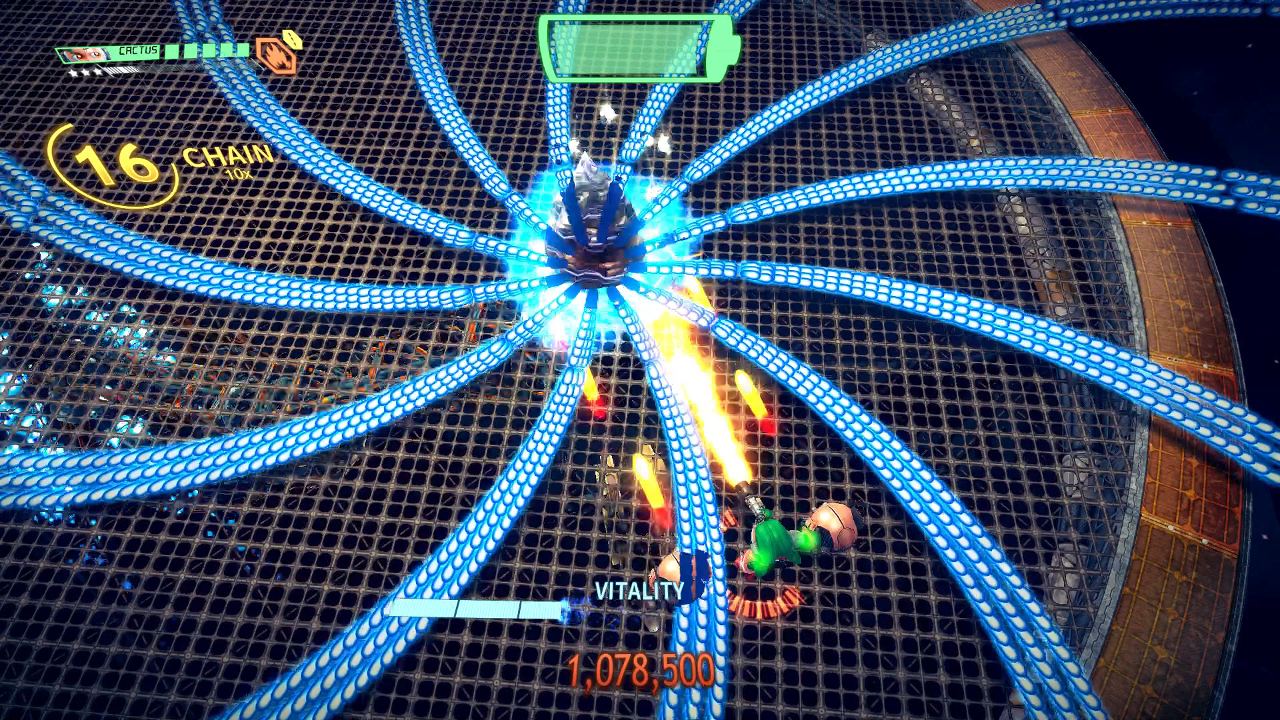The width and height of the screenshot is (1280, 720).
Task: Click the yellow battery pickup icon beside the hexagon
Action: [x=292, y=40]
